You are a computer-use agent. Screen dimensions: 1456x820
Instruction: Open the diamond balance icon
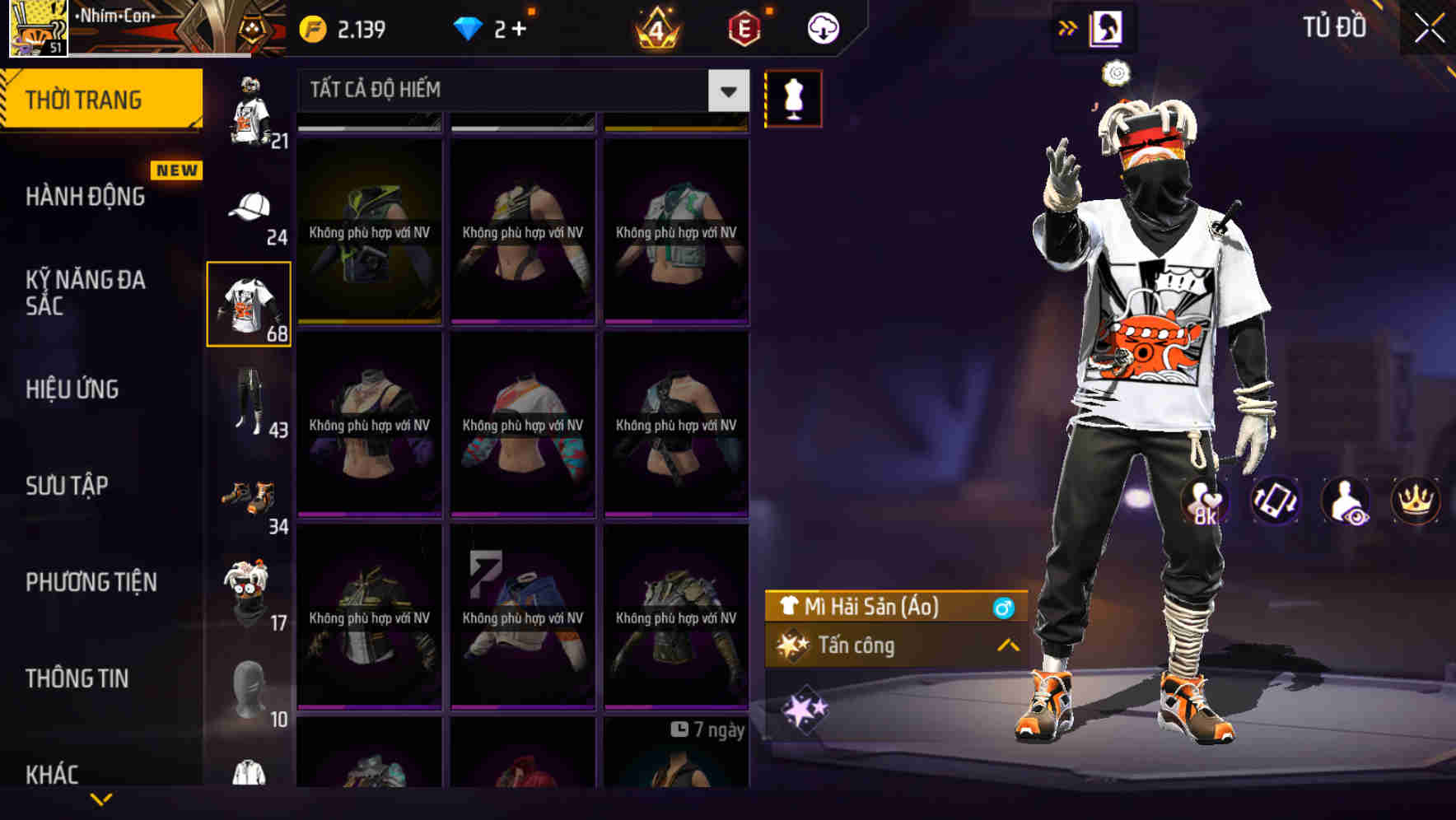tap(469, 26)
